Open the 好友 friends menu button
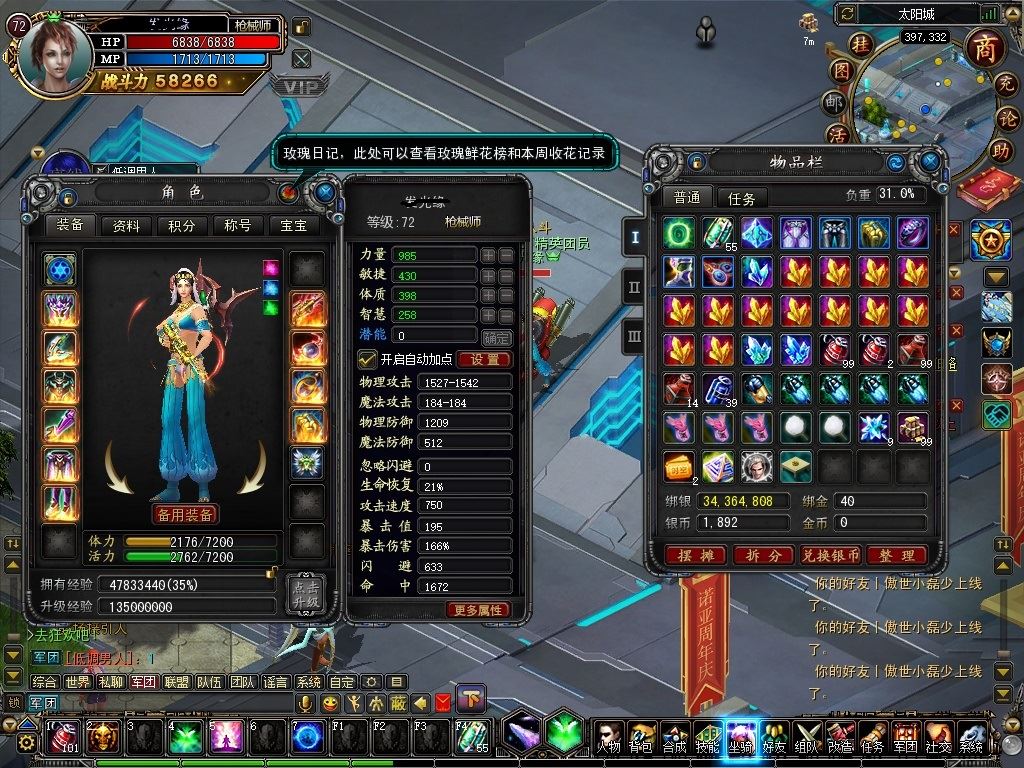This screenshot has width=1024, height=768. point(774,738)
